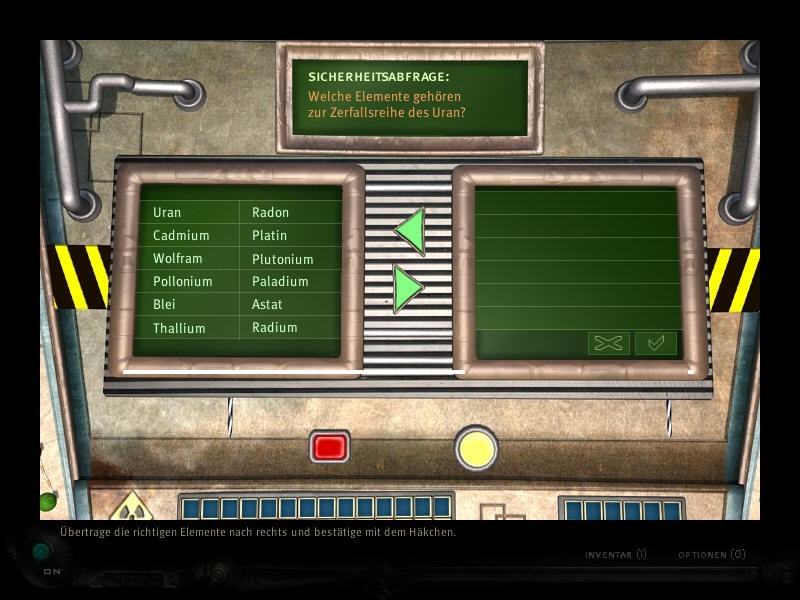Select the Pollonium entry

tap(182, 281)
